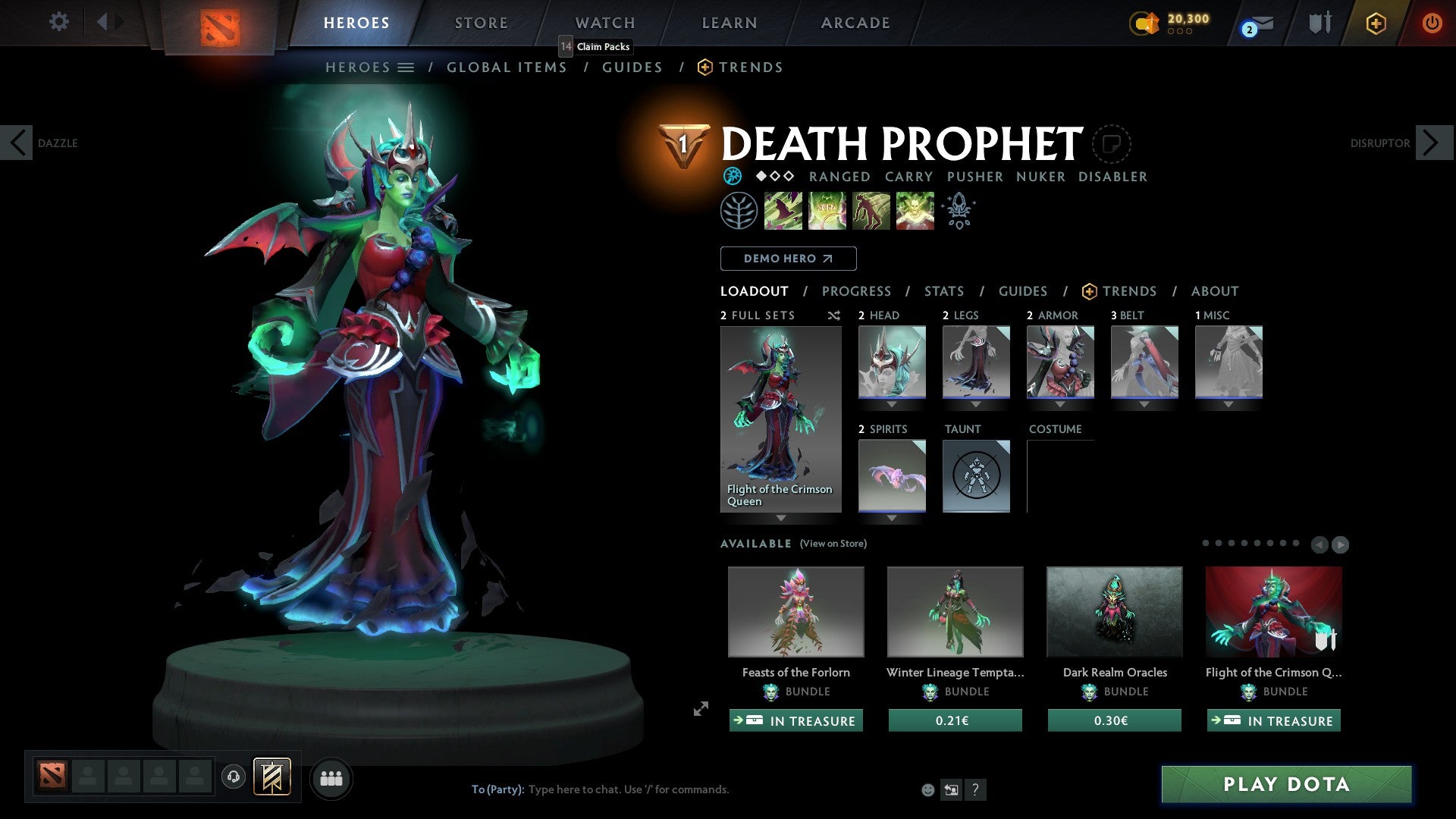Open the Dota Plus hexagon icon
1456x819 pixels.
(x=1375, y=23)
